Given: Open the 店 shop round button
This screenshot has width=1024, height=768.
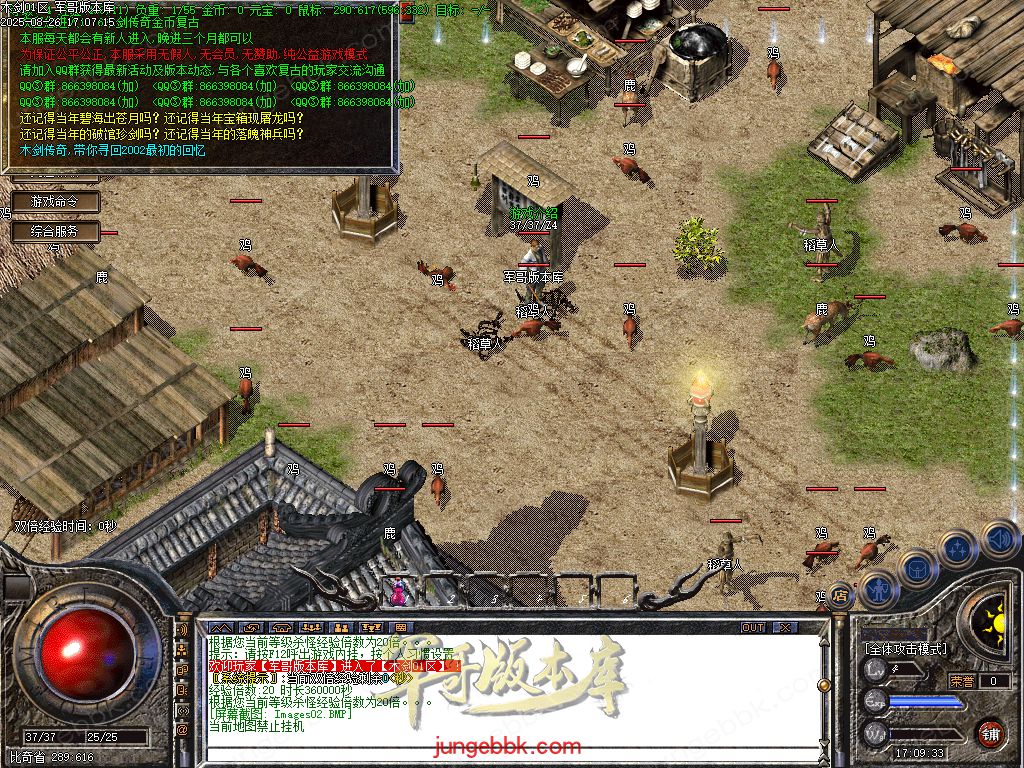Looking at the screenshot, I should (840, 594).
